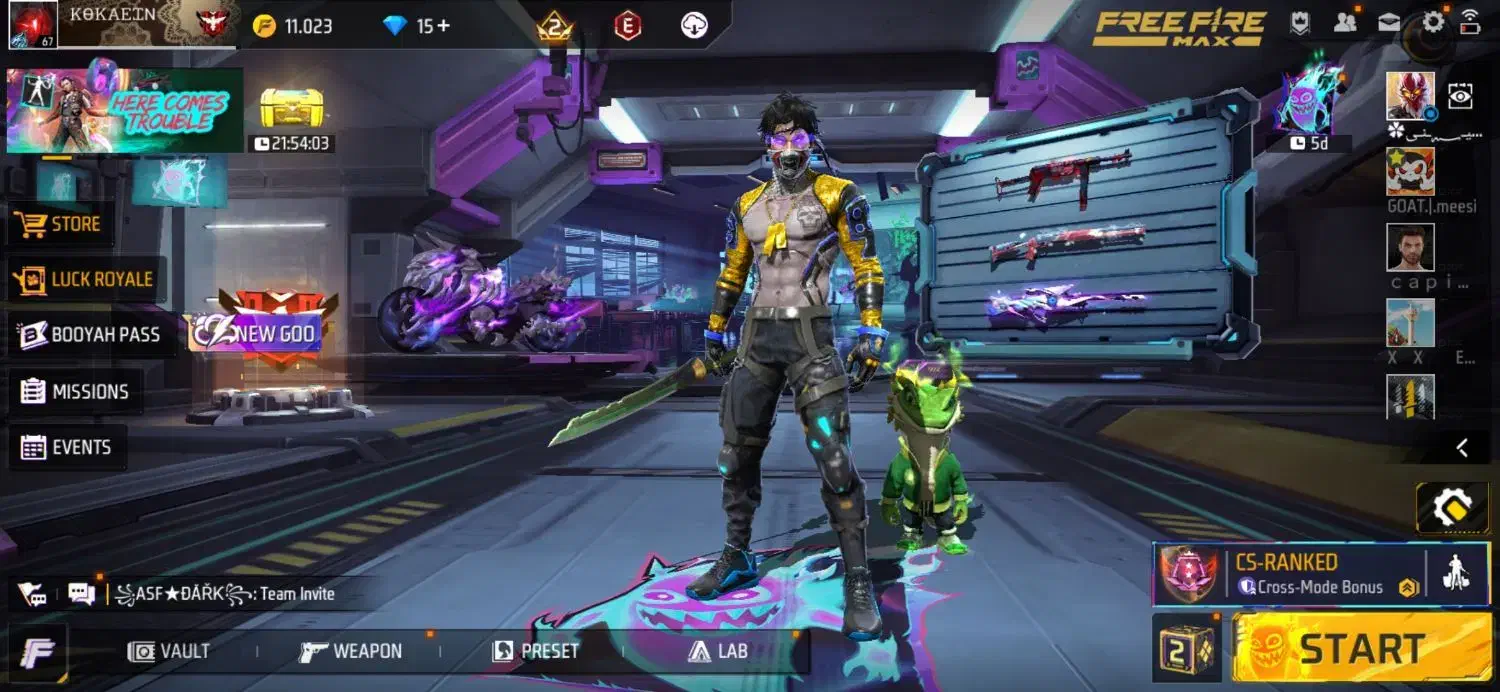This screenshot has height=692, width=1500.
Task: Open the Lab tab
Action: (718, 652)
